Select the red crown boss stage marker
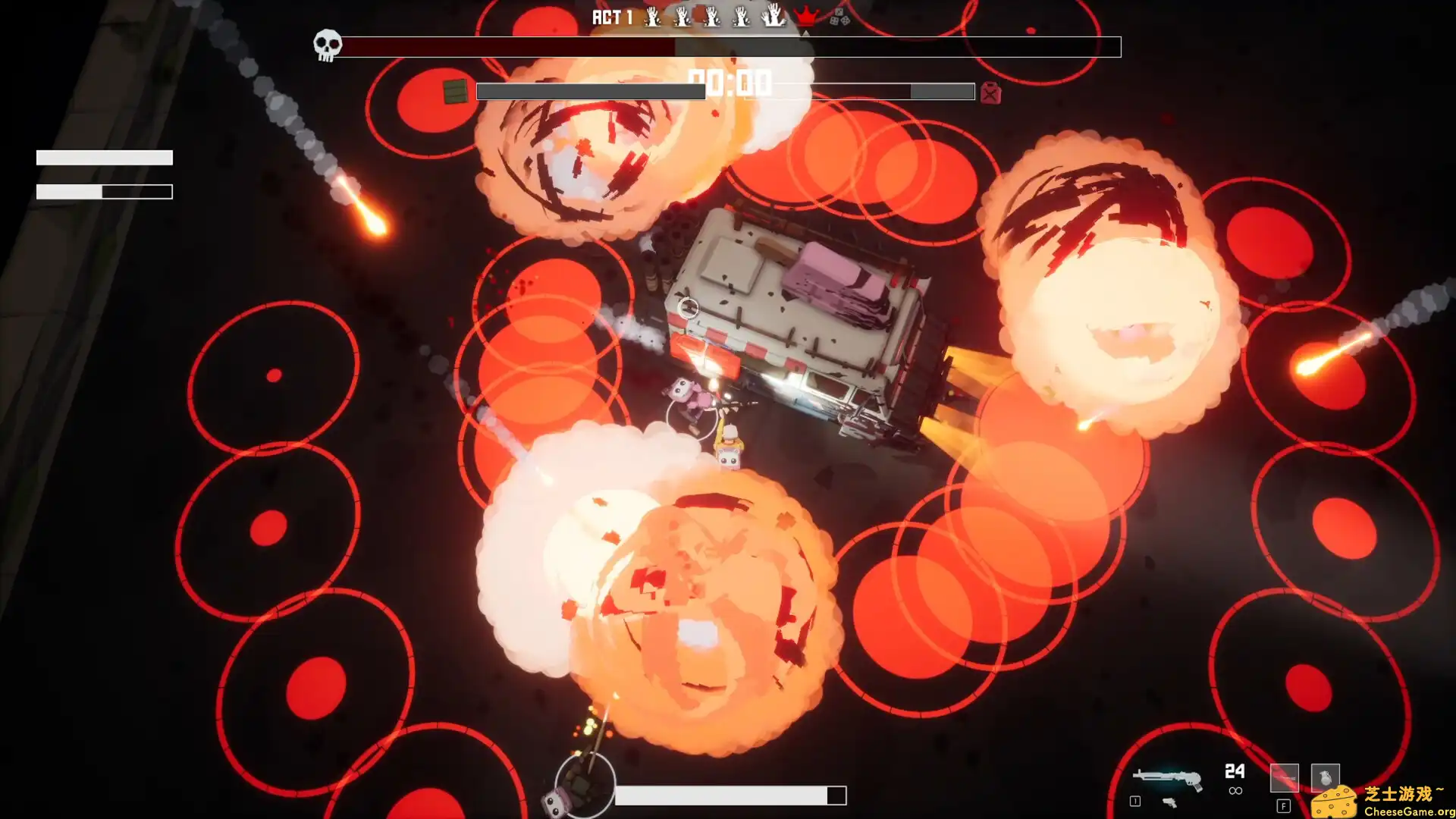This screenshot has width=1456, height=819. [805, 15]
